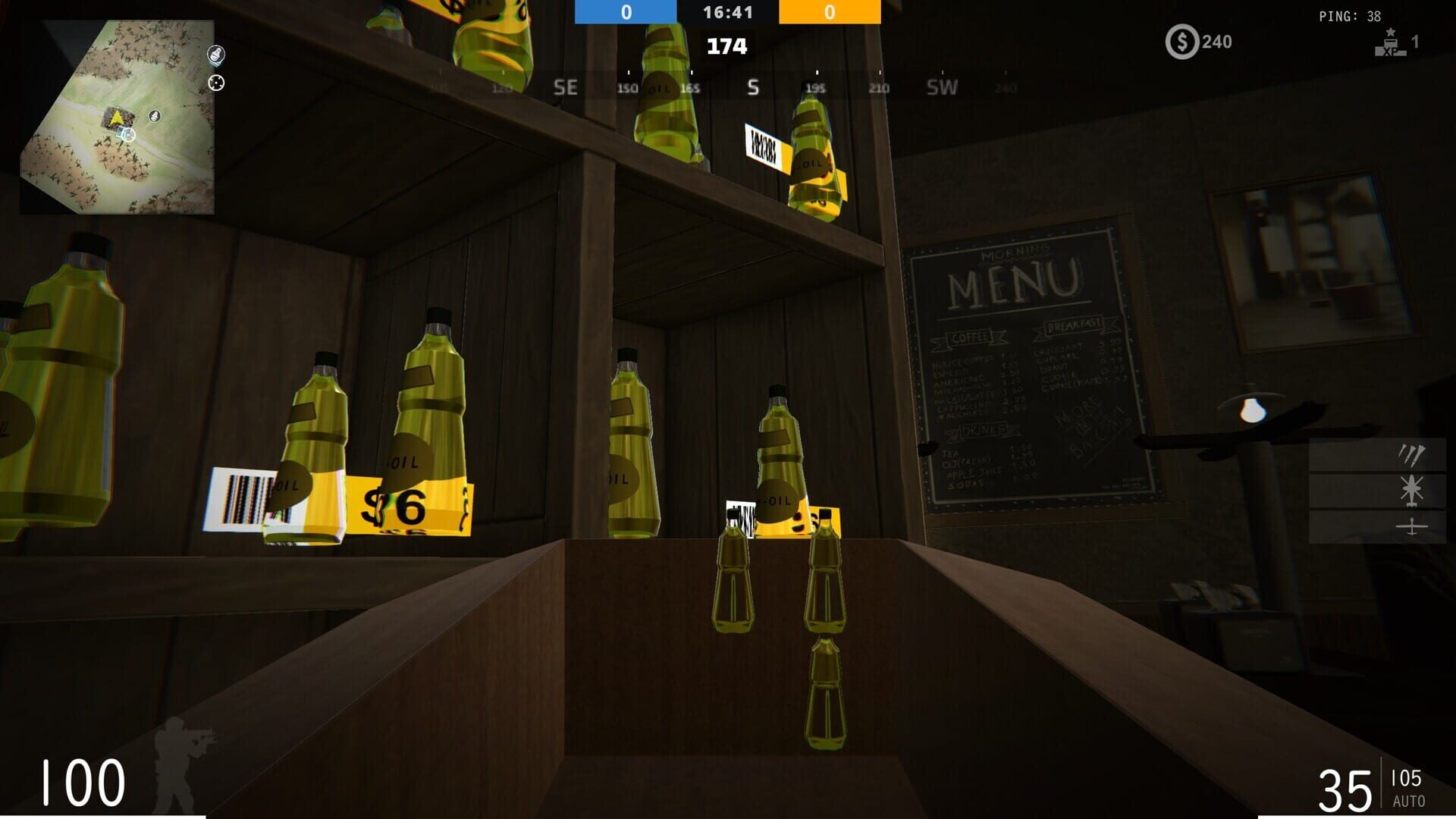Screen dimensions: 1456x819
Task: Click the player arrow marker on the minimap
Action: 116,118
